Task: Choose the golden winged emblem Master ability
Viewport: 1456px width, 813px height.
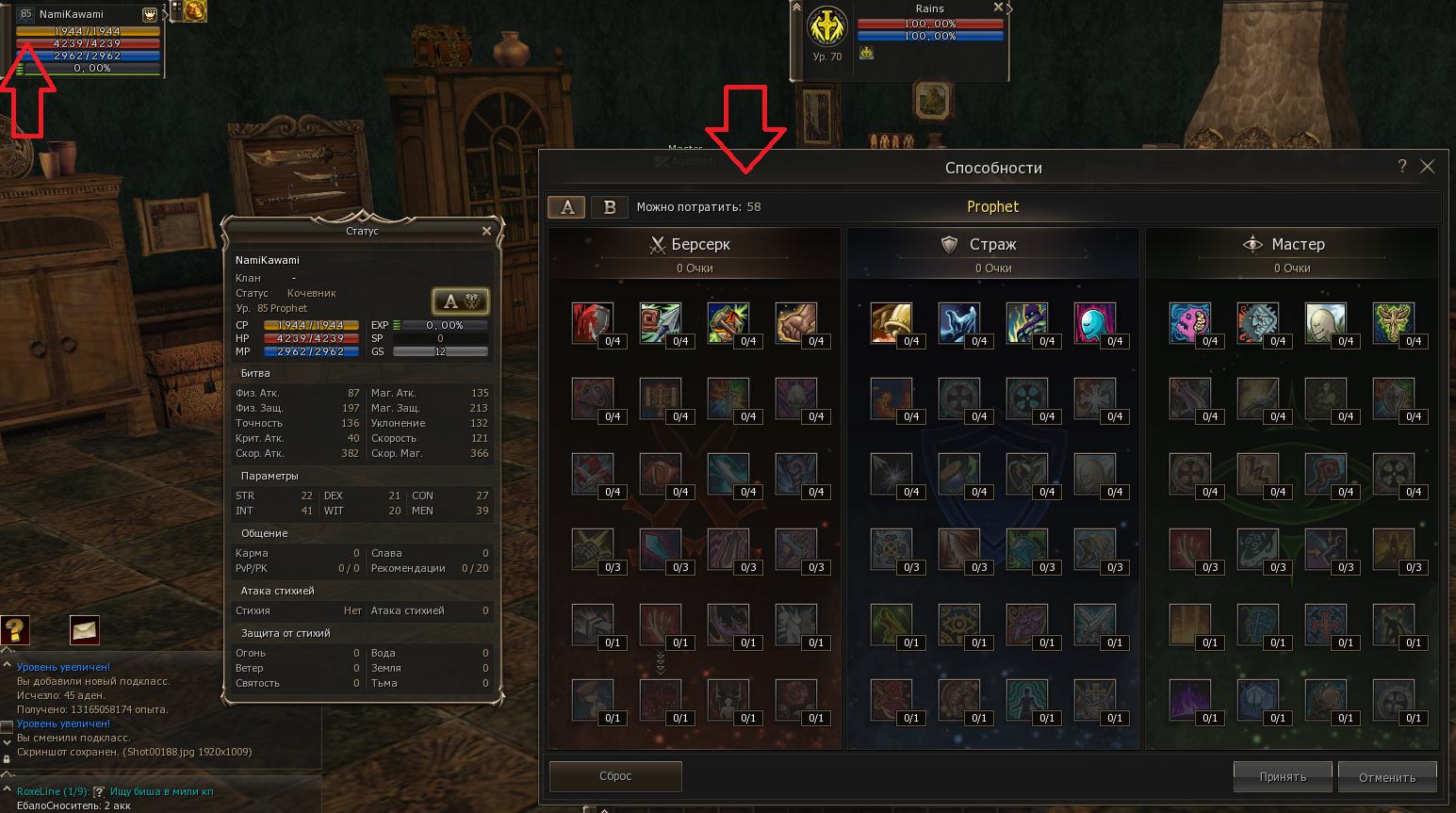Action: click(x=1392, y=322)
